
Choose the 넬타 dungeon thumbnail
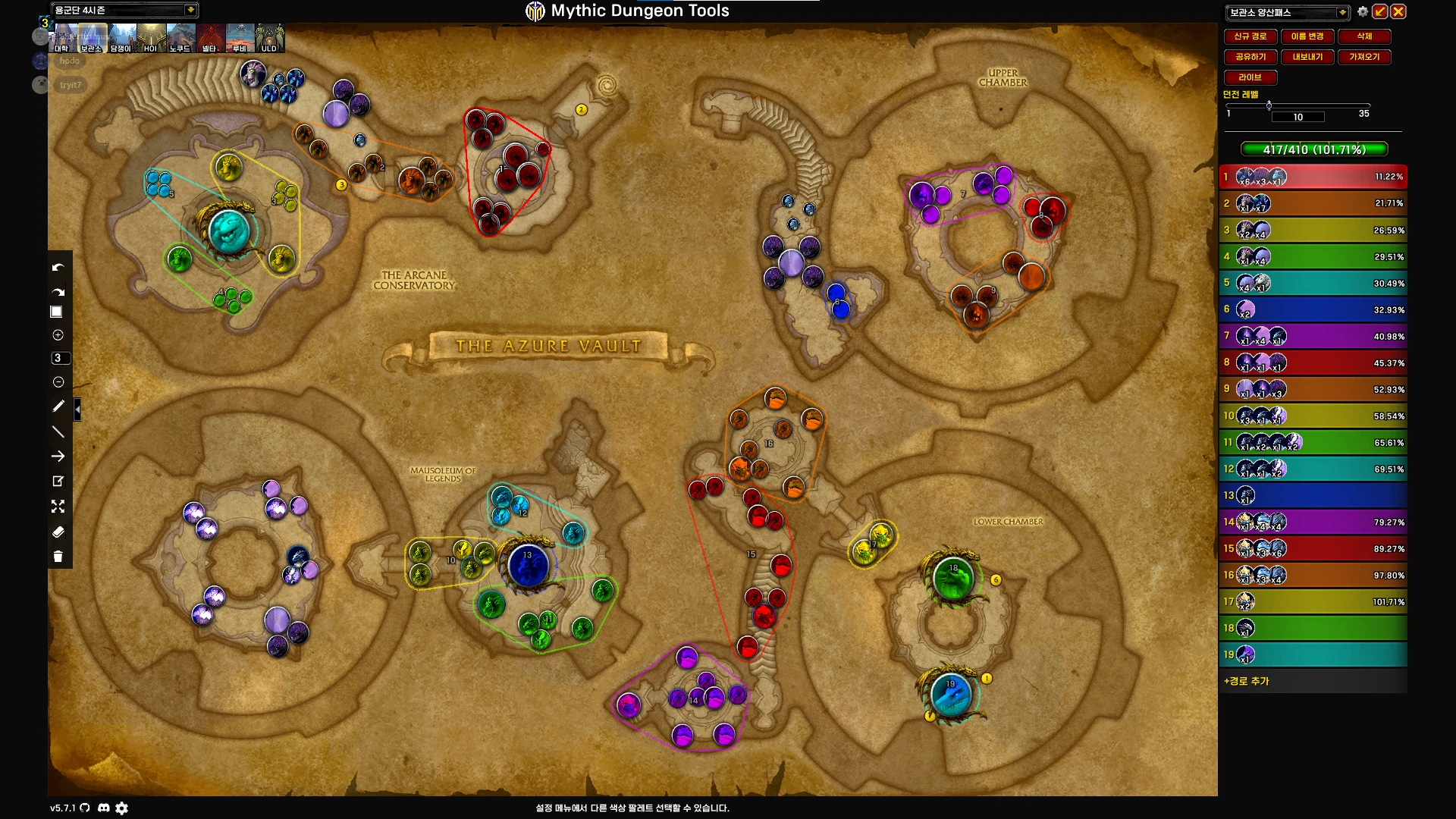[x=210, y=38]
